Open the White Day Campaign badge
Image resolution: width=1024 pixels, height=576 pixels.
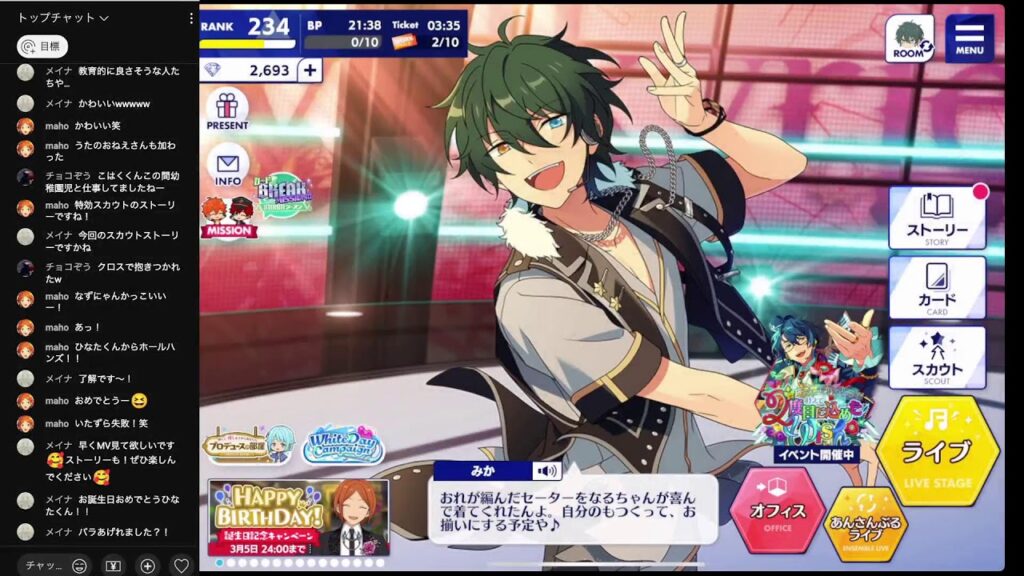(x=343, y=441)
